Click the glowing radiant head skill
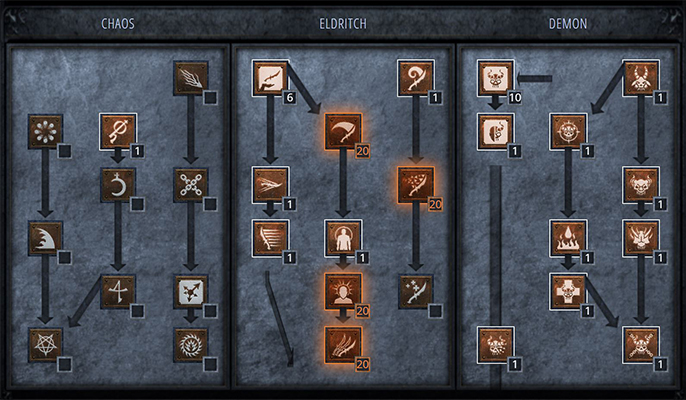The image size is (686, 400). 343,291
